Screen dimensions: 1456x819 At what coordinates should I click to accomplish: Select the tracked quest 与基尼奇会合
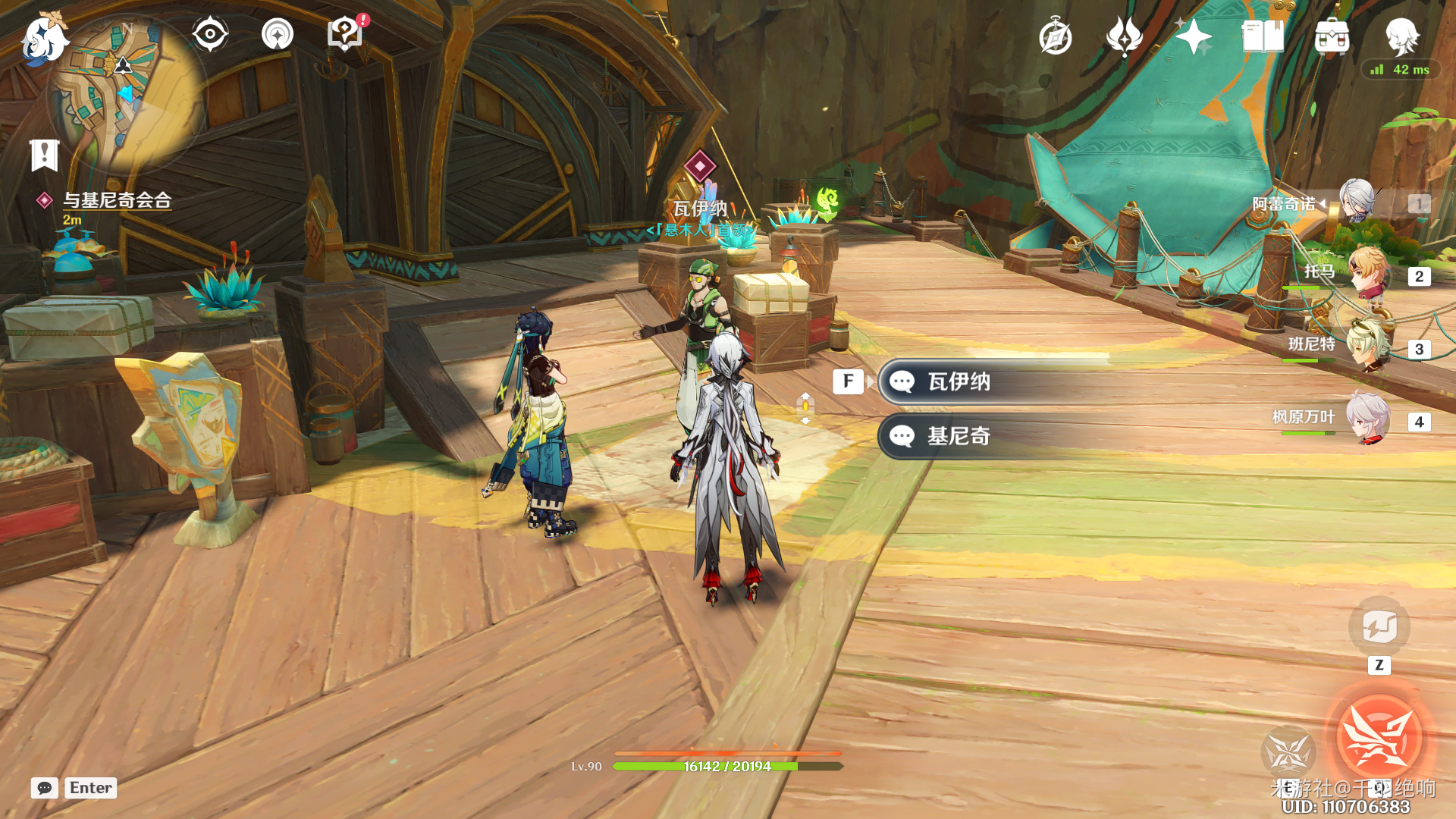point(117,200)
